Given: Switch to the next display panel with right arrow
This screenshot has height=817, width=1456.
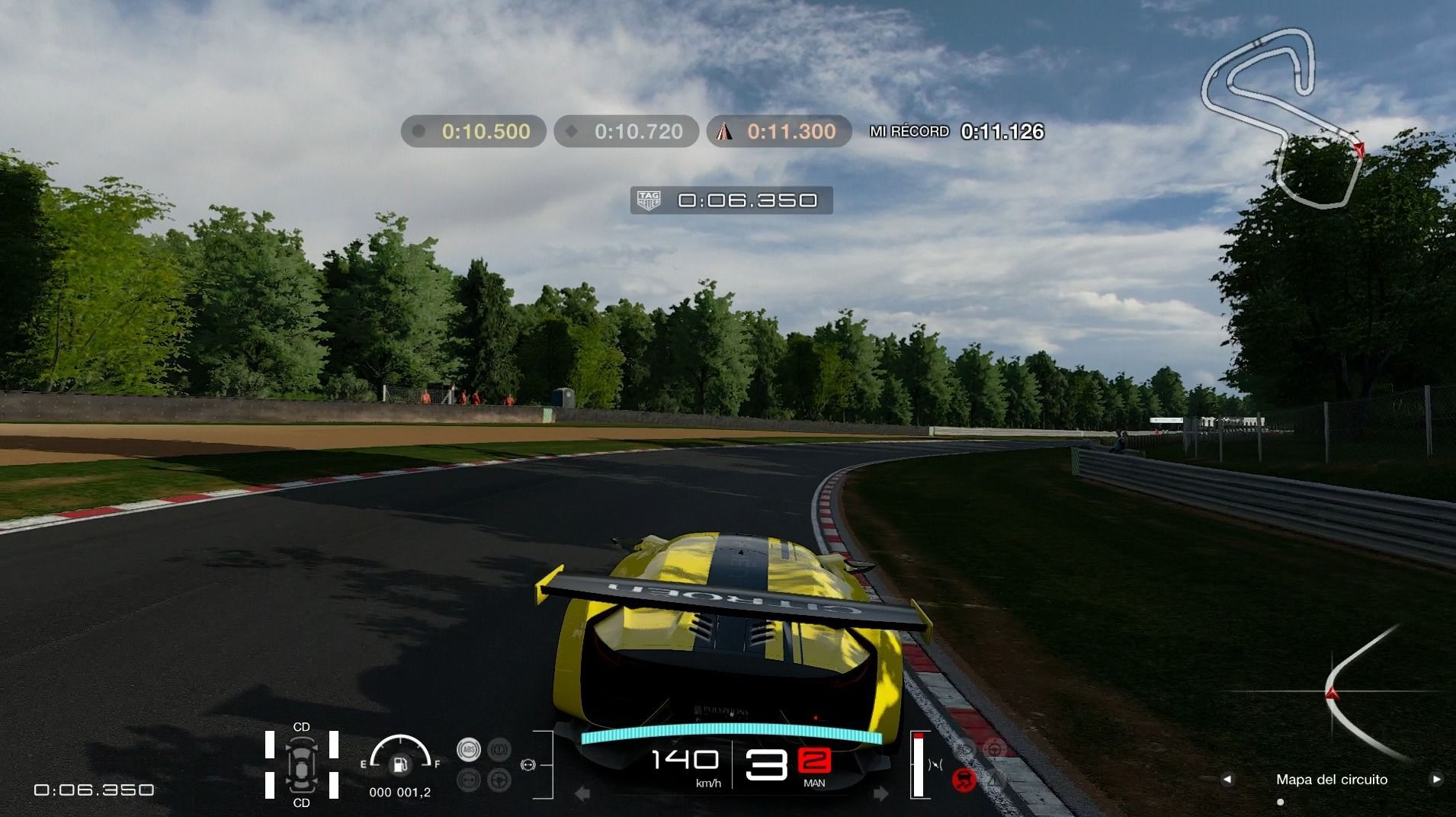Looking at the screenshot, I should click(x=1436, y=779).
